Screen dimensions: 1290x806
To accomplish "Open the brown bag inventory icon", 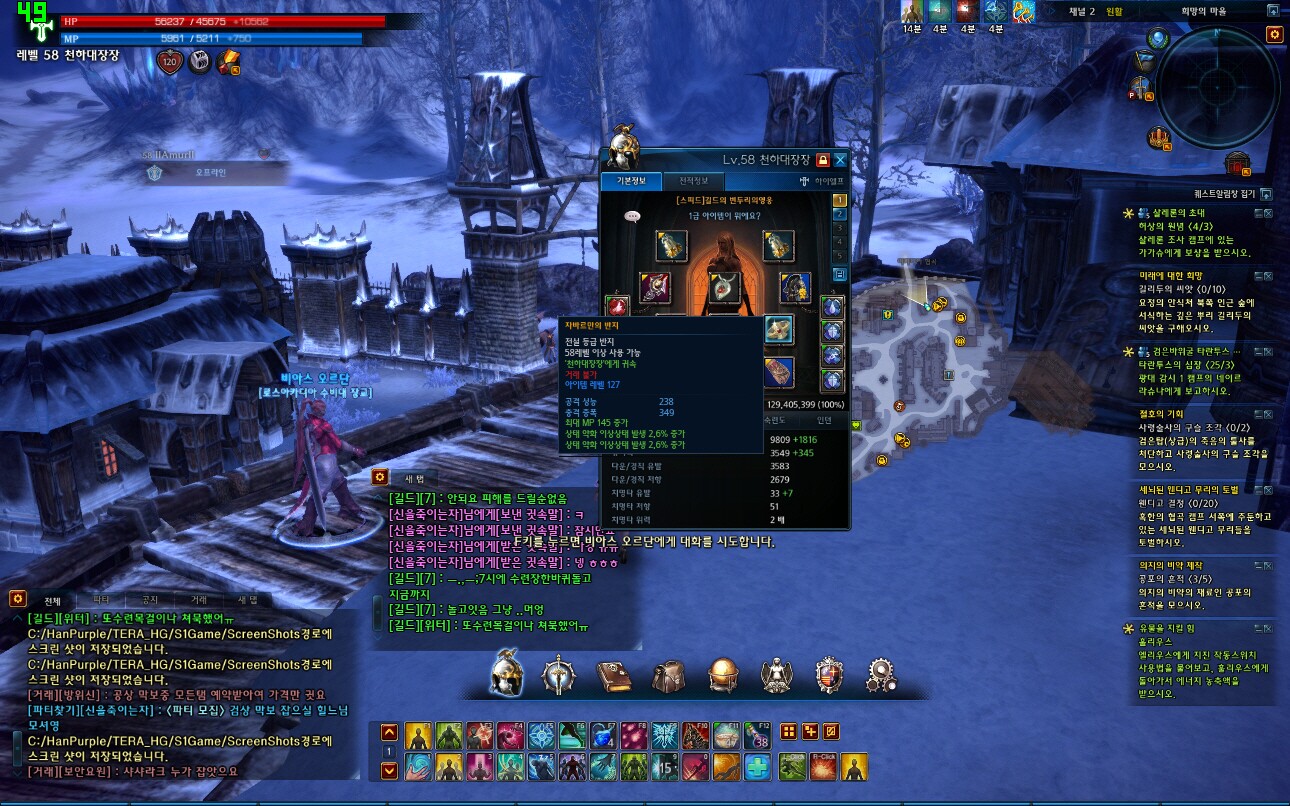I will pyautogui.click(x=668, y=676).
